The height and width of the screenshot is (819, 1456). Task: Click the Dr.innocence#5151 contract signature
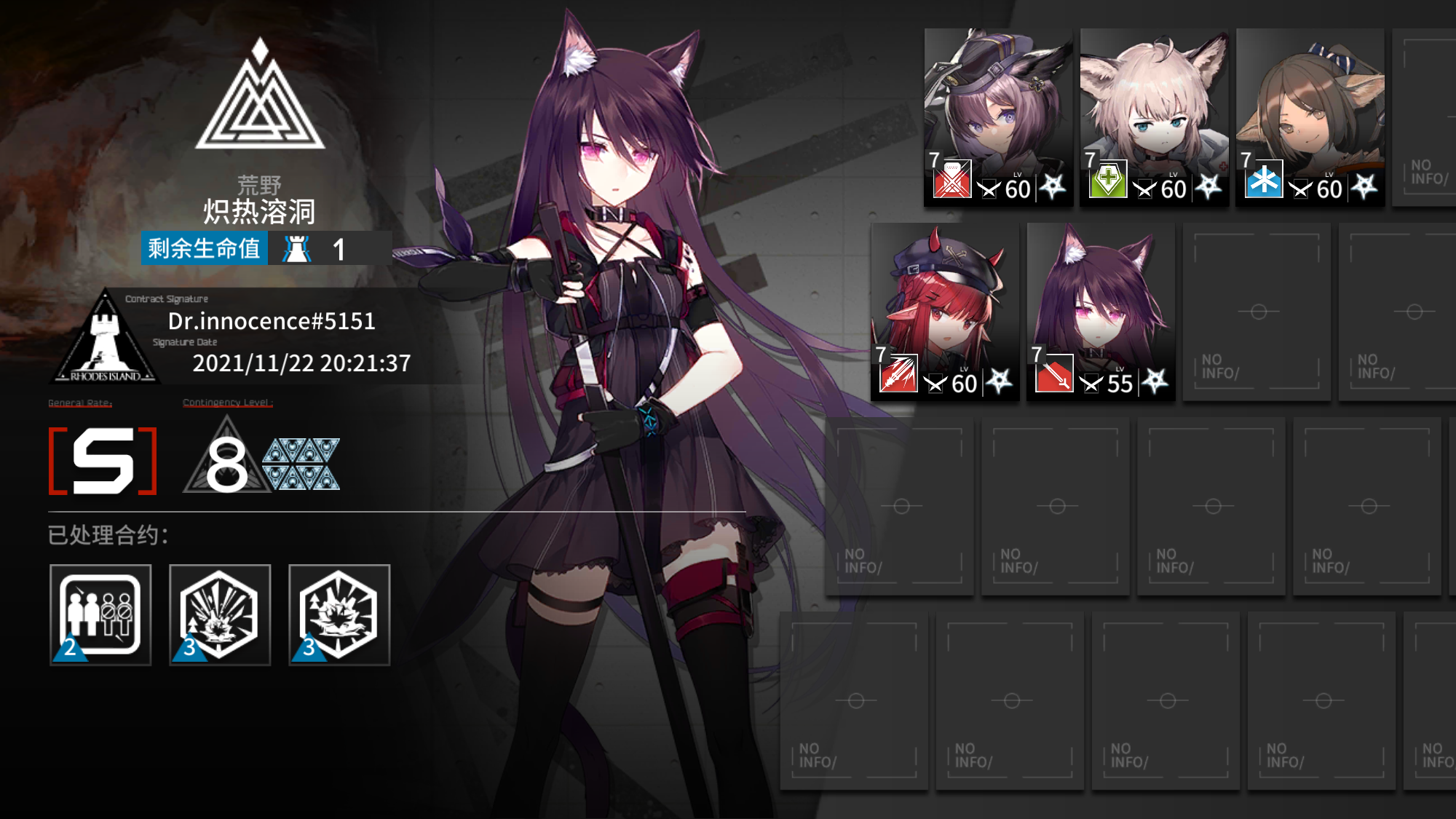point(272,321)
